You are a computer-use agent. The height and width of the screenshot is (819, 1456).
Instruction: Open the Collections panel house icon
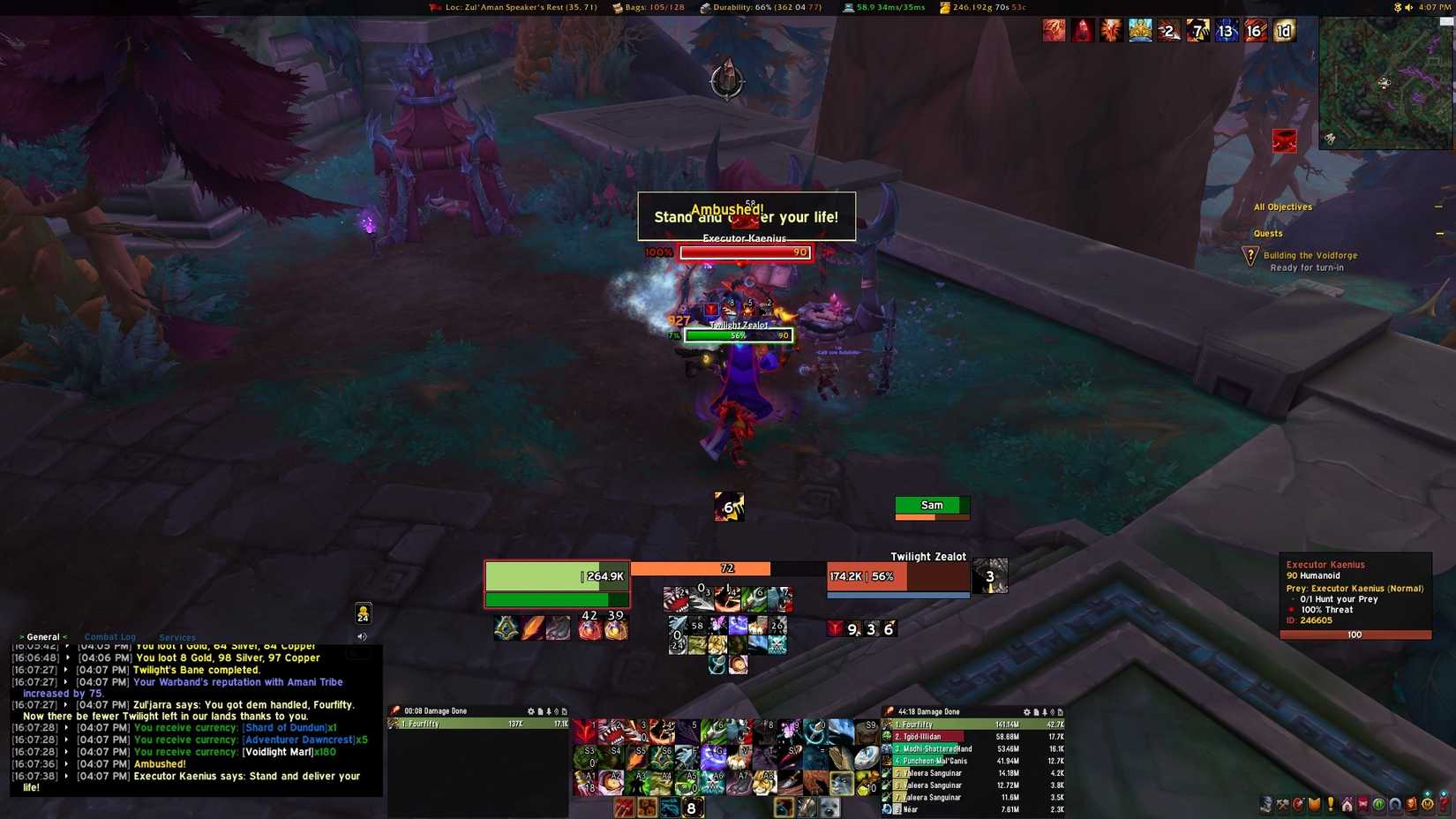1347,806
